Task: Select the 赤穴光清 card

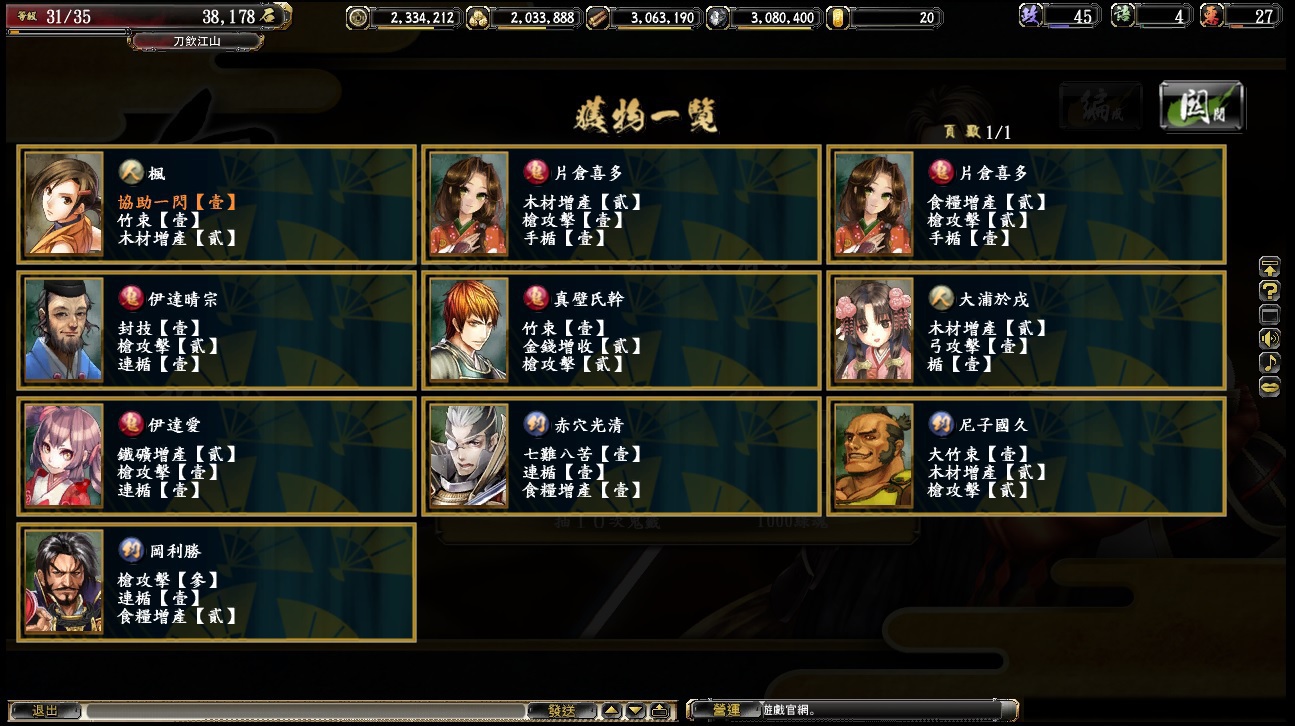Action: 621,456
